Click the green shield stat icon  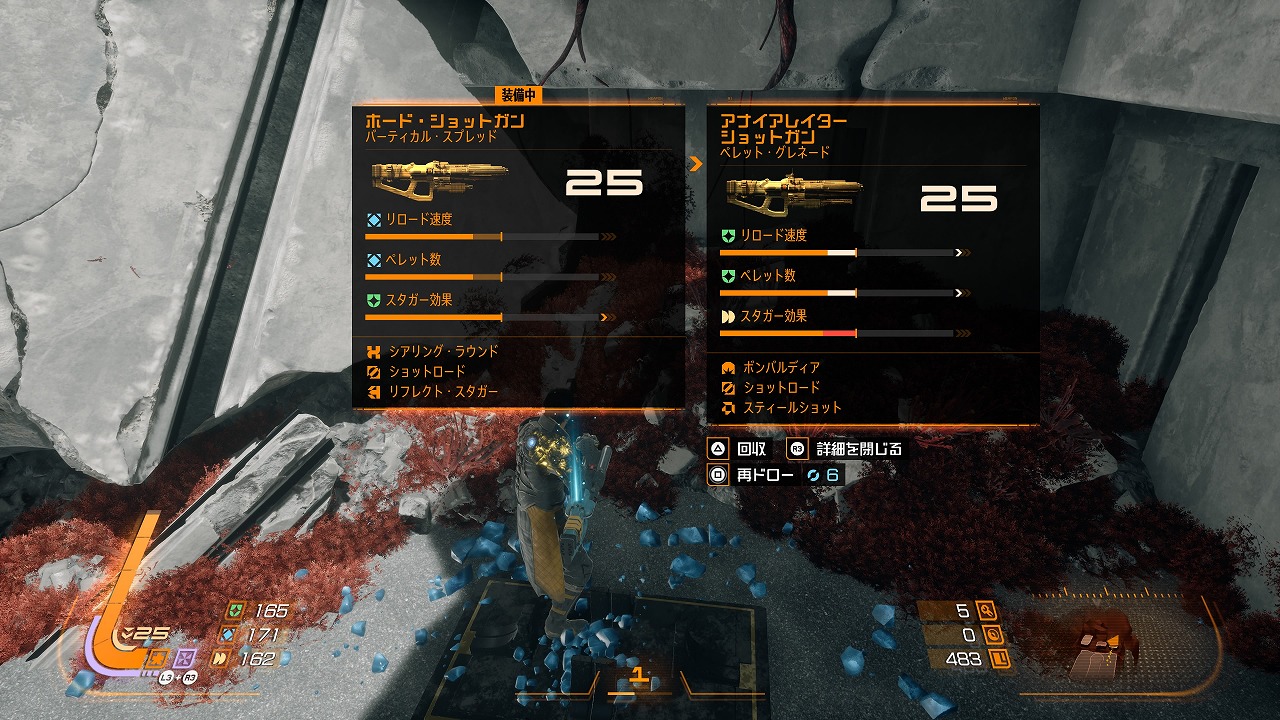pos(235,611)
